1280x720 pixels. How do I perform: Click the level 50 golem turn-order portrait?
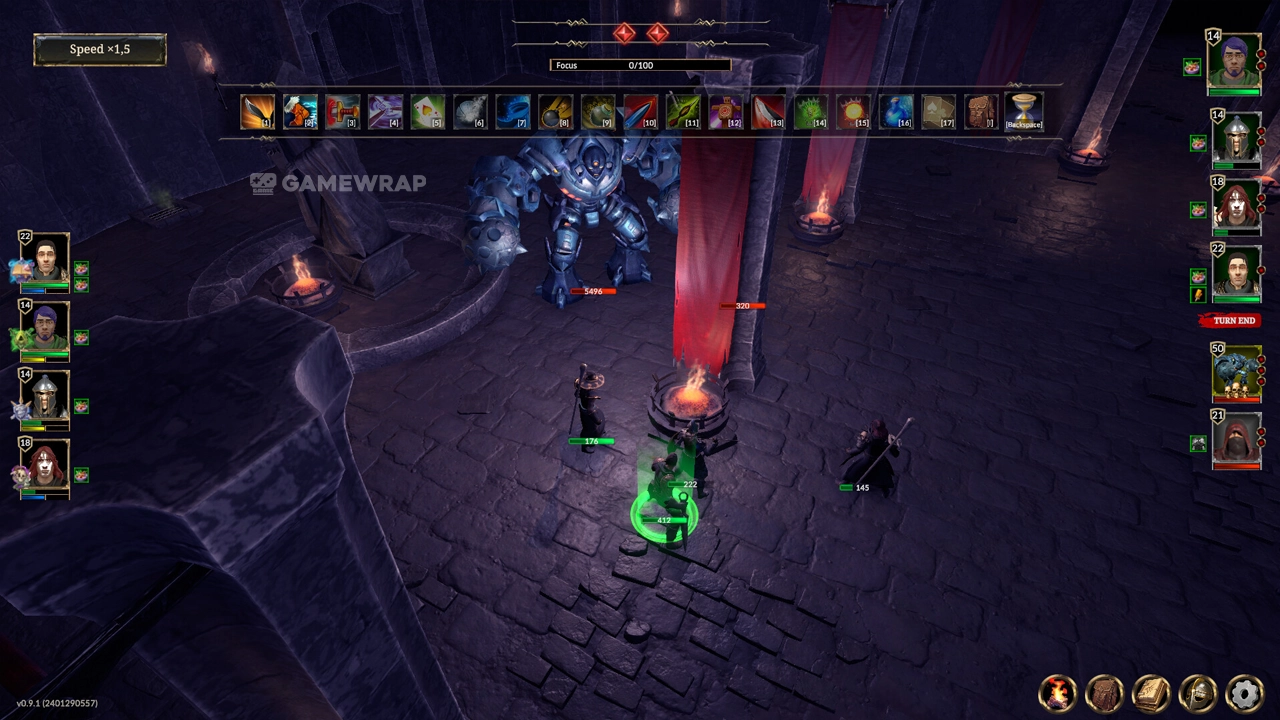(x=1236, y=374)
